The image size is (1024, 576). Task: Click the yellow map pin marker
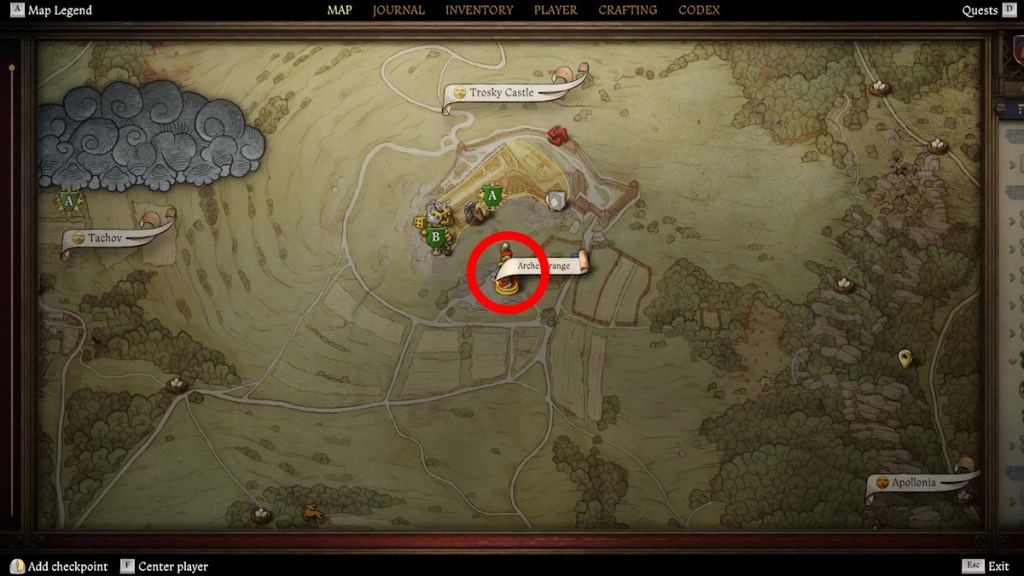(905, 357)
